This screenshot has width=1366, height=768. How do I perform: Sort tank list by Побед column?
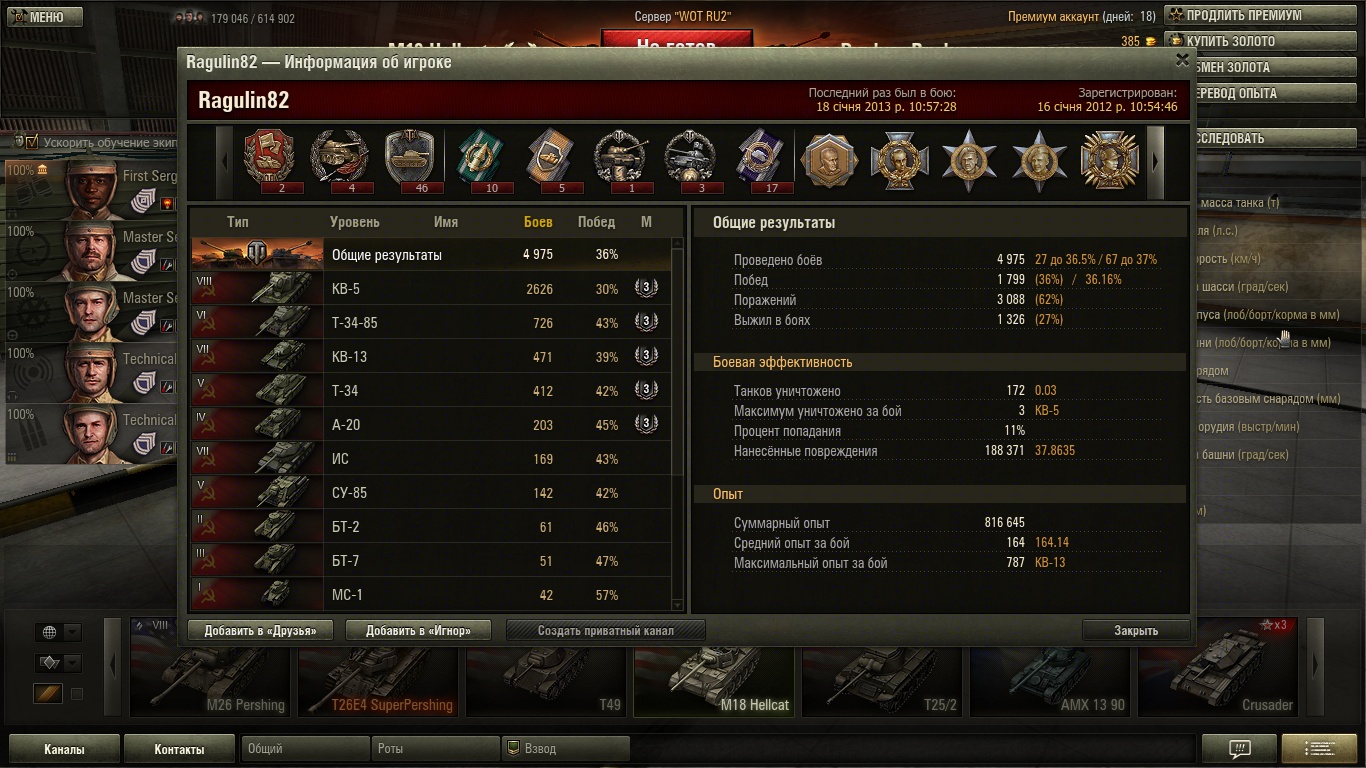click(x=596, y=222)
